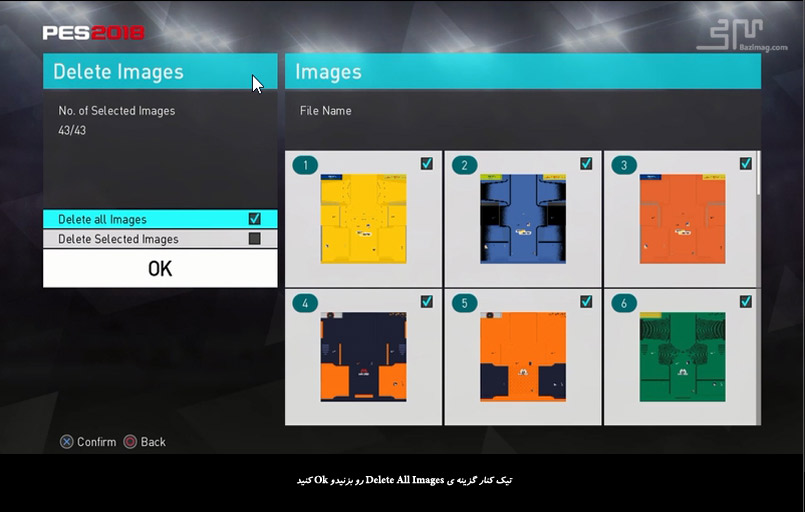Choose the green kit image number 6
This screenshot has width=805, height=512.
[x=682, y=357]
